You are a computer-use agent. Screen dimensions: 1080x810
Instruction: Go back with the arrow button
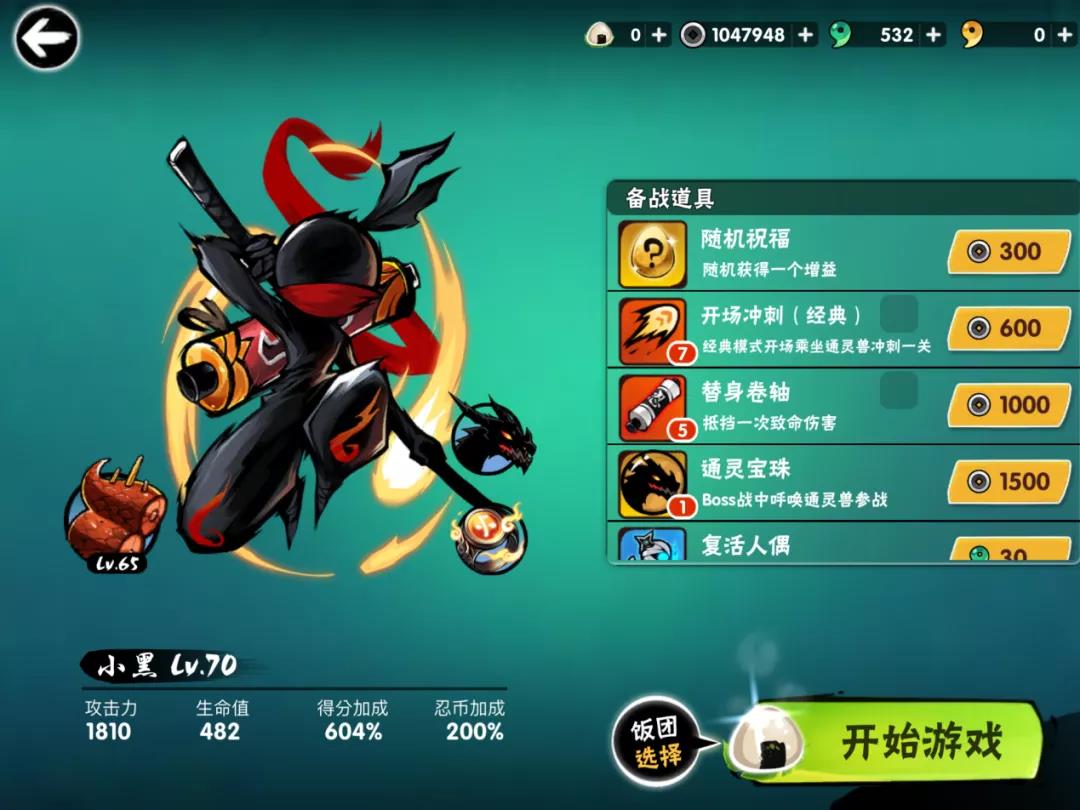46,39
